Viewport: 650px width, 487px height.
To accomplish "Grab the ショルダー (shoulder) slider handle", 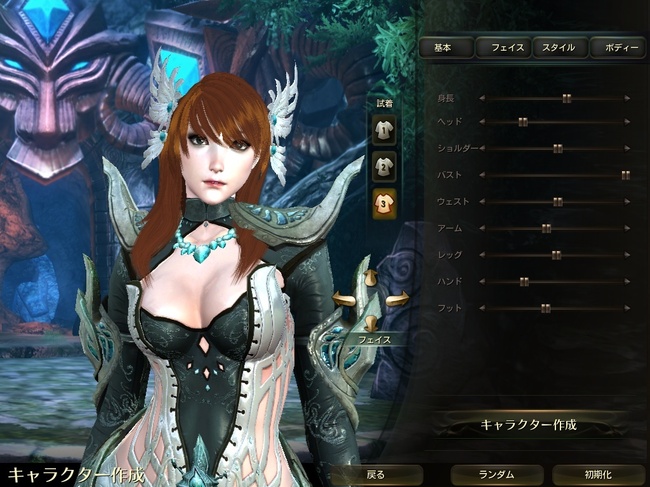I will (558, 148).
